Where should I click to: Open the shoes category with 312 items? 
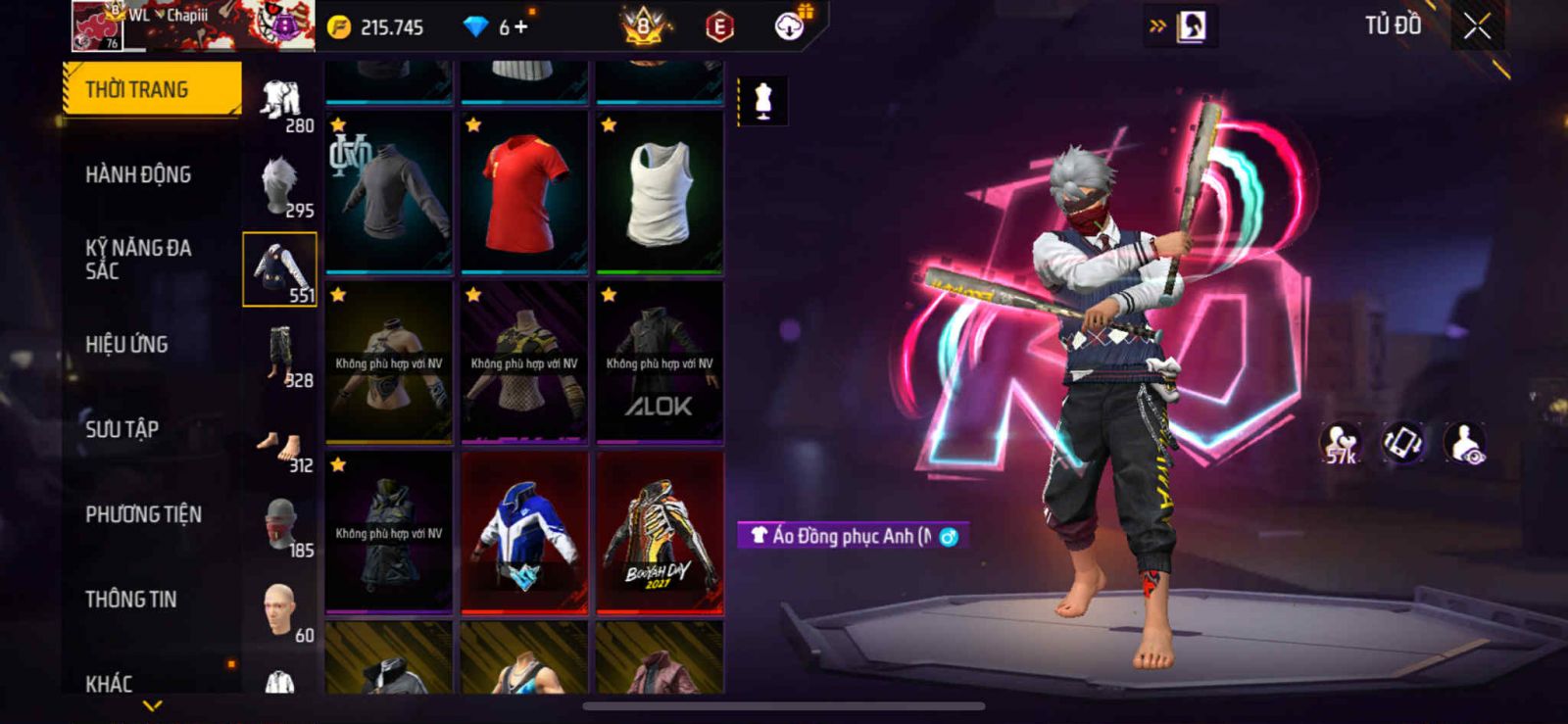click(281, 441)
